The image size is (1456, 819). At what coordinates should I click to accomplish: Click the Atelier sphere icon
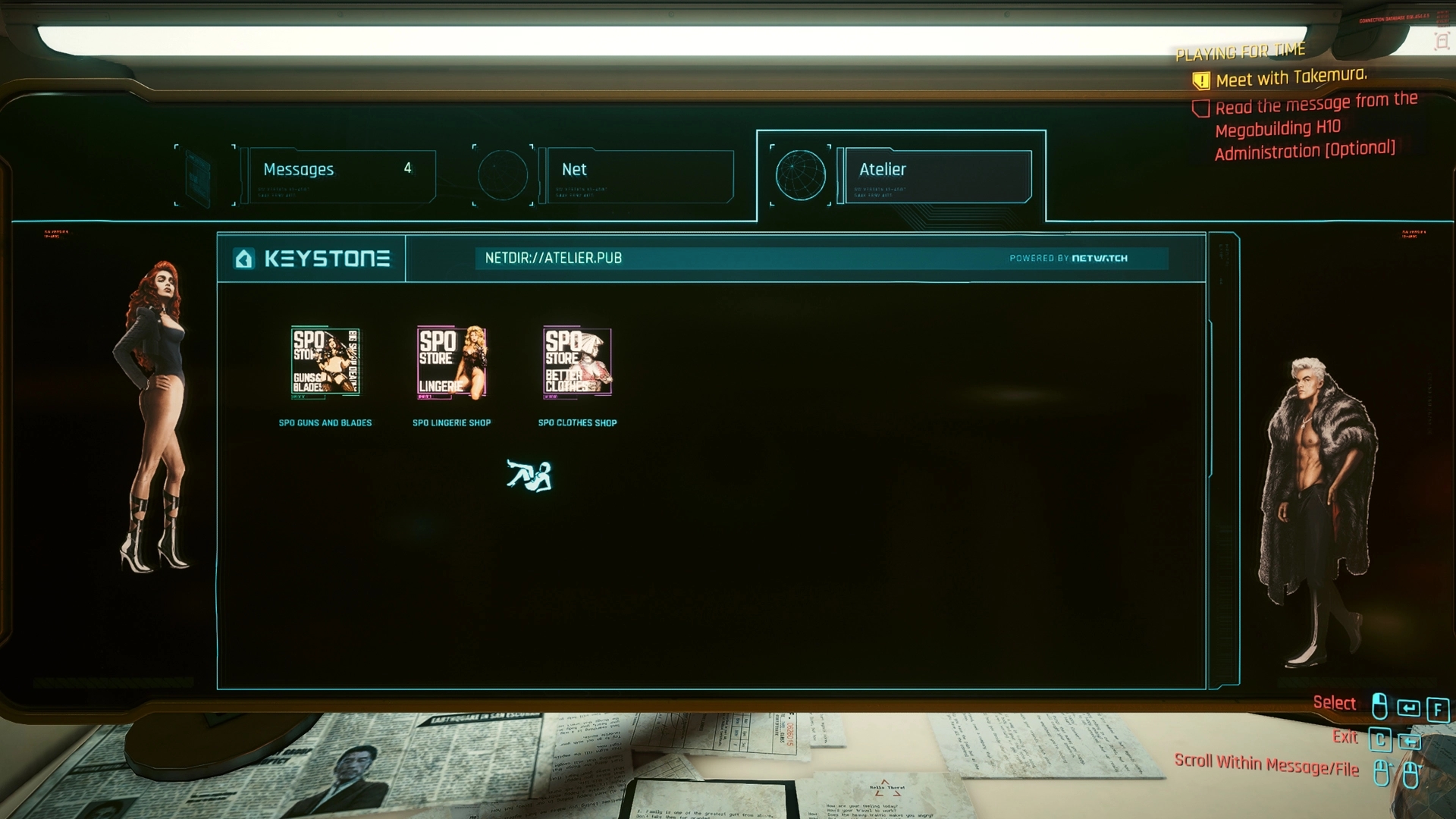[801, 174]
